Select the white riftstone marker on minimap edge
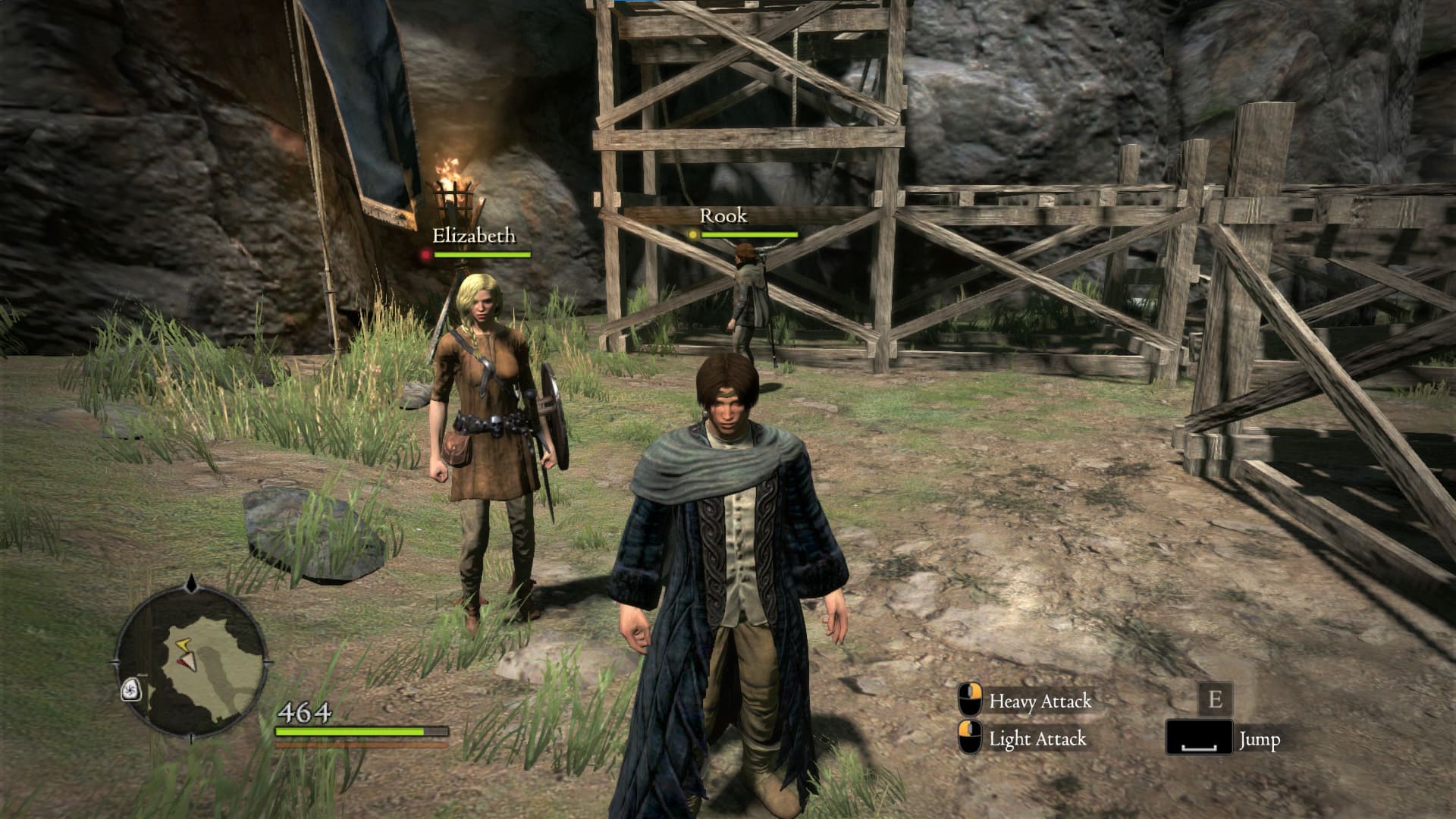 click(131, 689)
